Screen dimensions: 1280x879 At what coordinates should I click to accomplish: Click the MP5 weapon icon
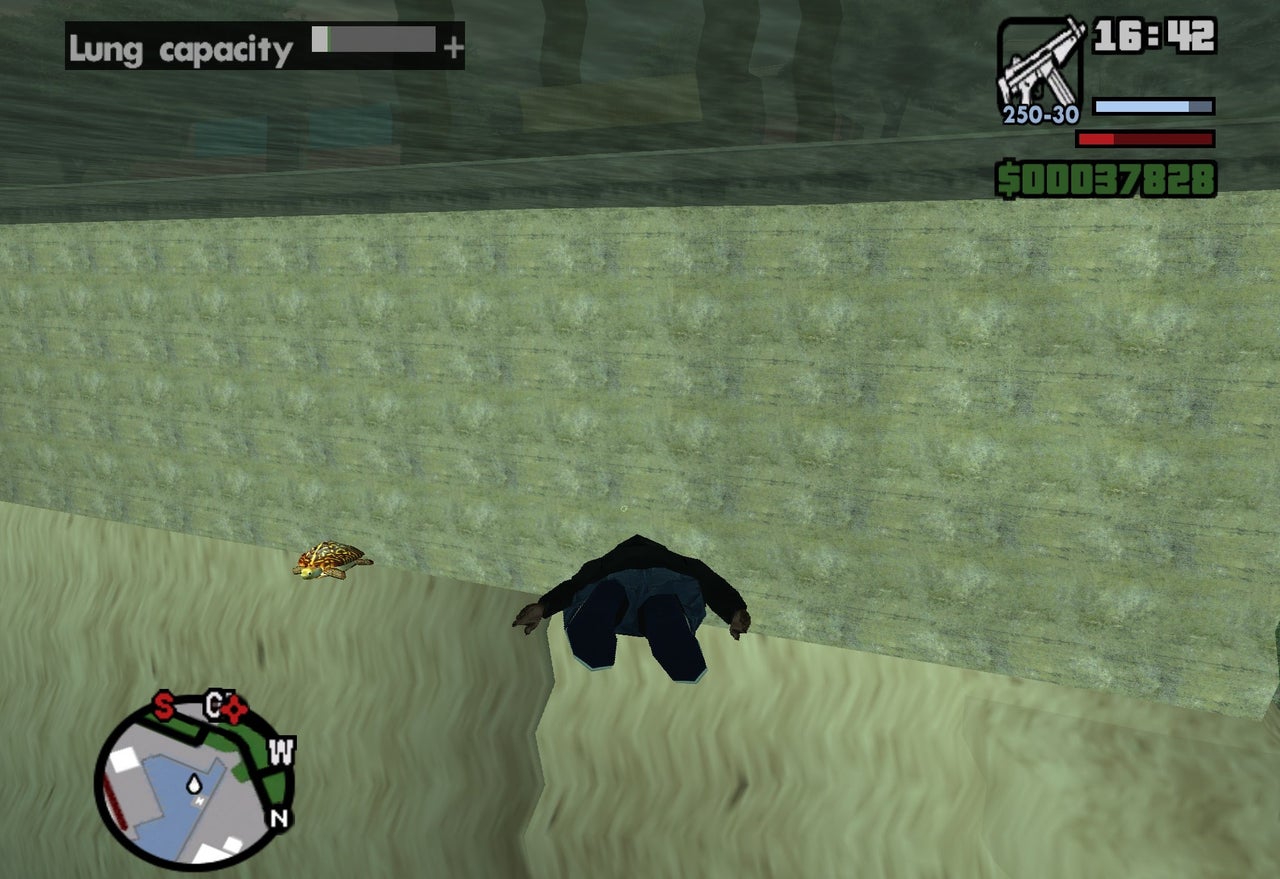[x=1040, y=60]
